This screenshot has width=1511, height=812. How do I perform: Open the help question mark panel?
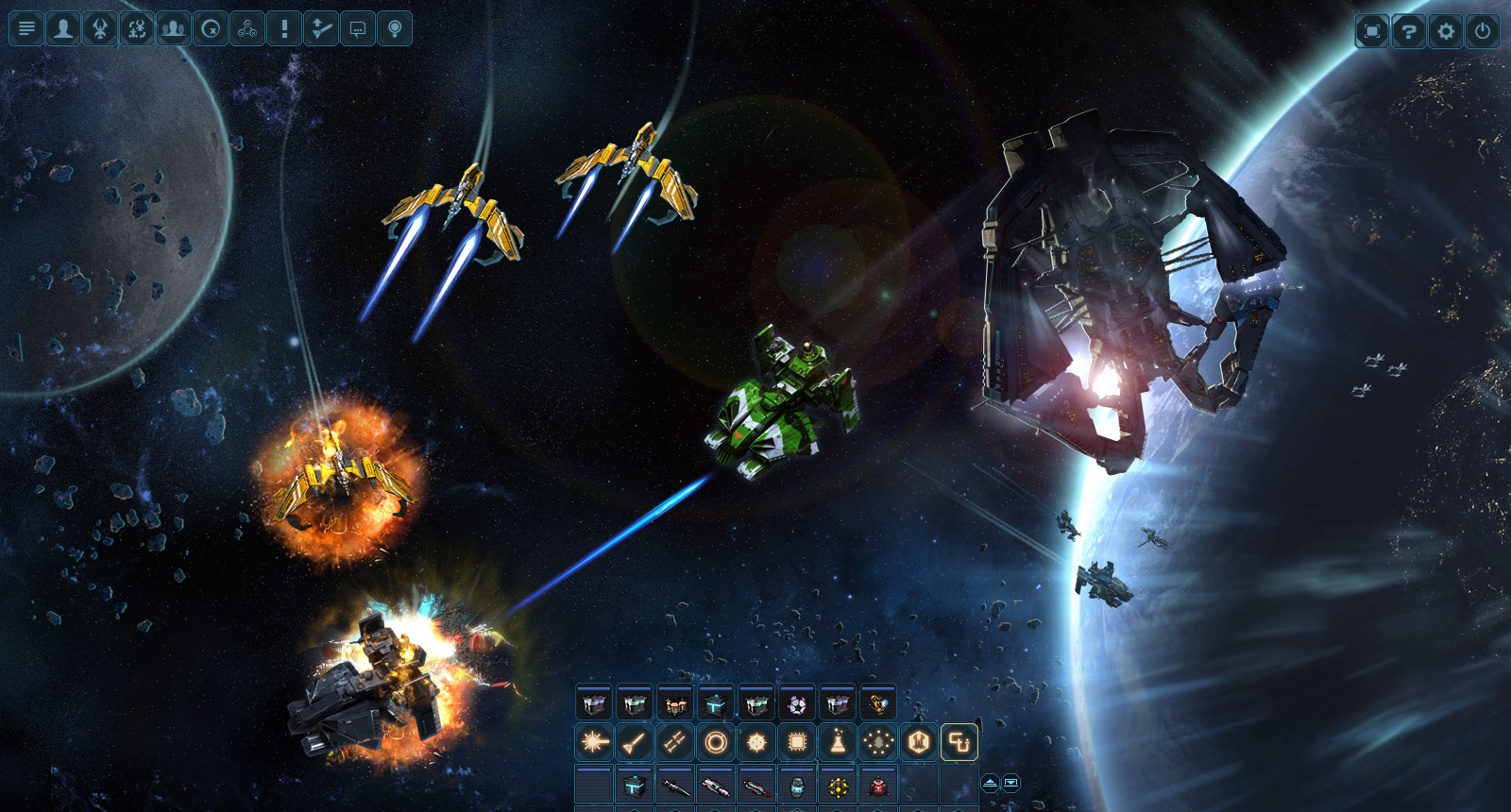pyautogui.click(x=1408, y=29)
